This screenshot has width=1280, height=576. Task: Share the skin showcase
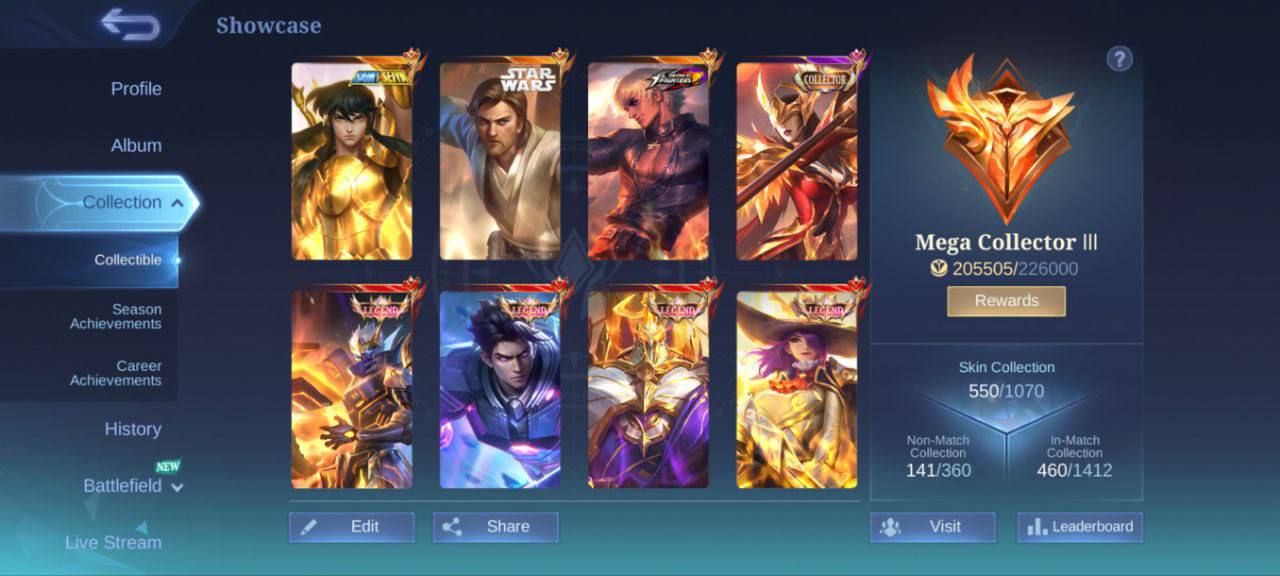coord(496,527)
